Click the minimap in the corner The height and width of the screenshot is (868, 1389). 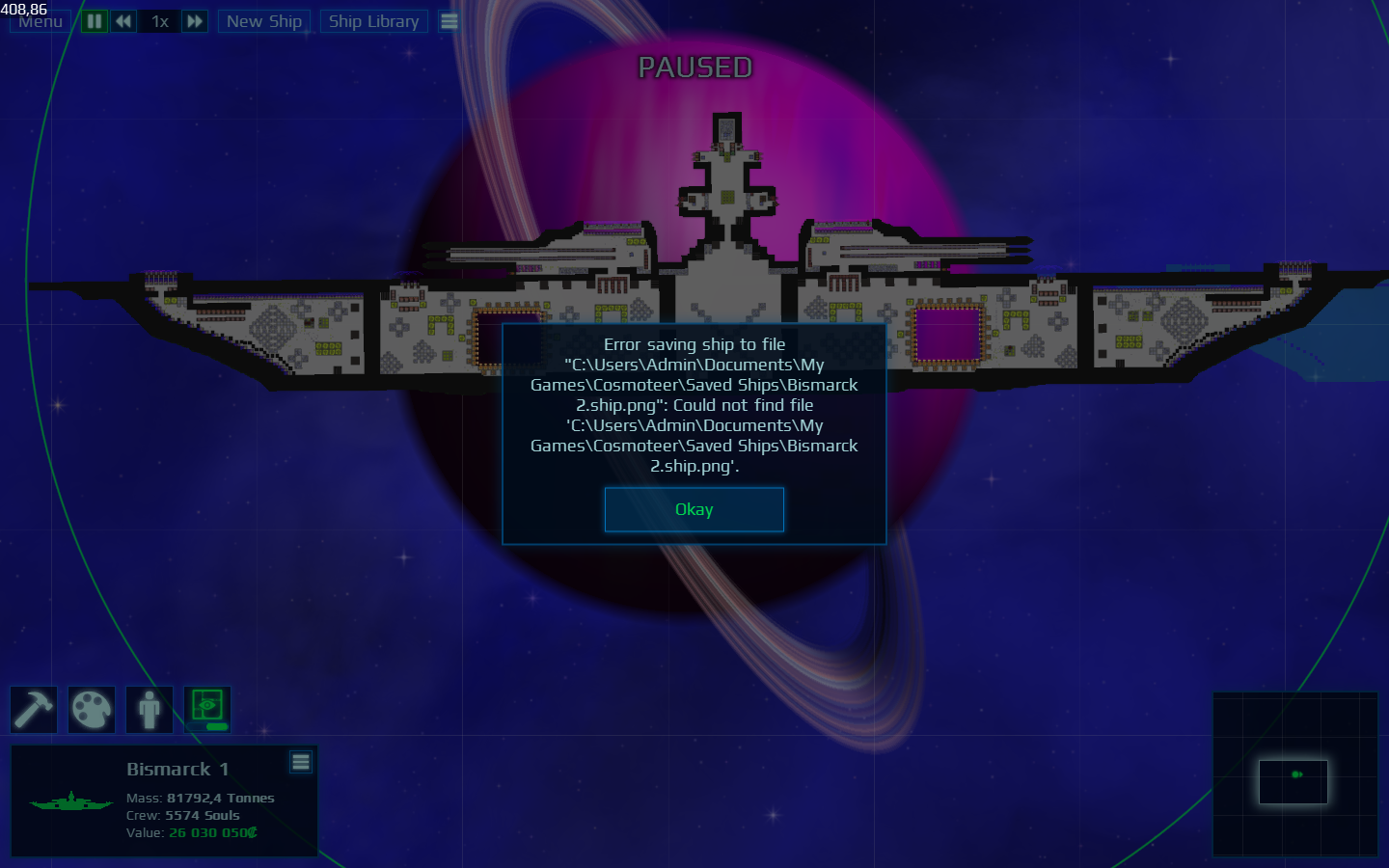point(1294,774)
